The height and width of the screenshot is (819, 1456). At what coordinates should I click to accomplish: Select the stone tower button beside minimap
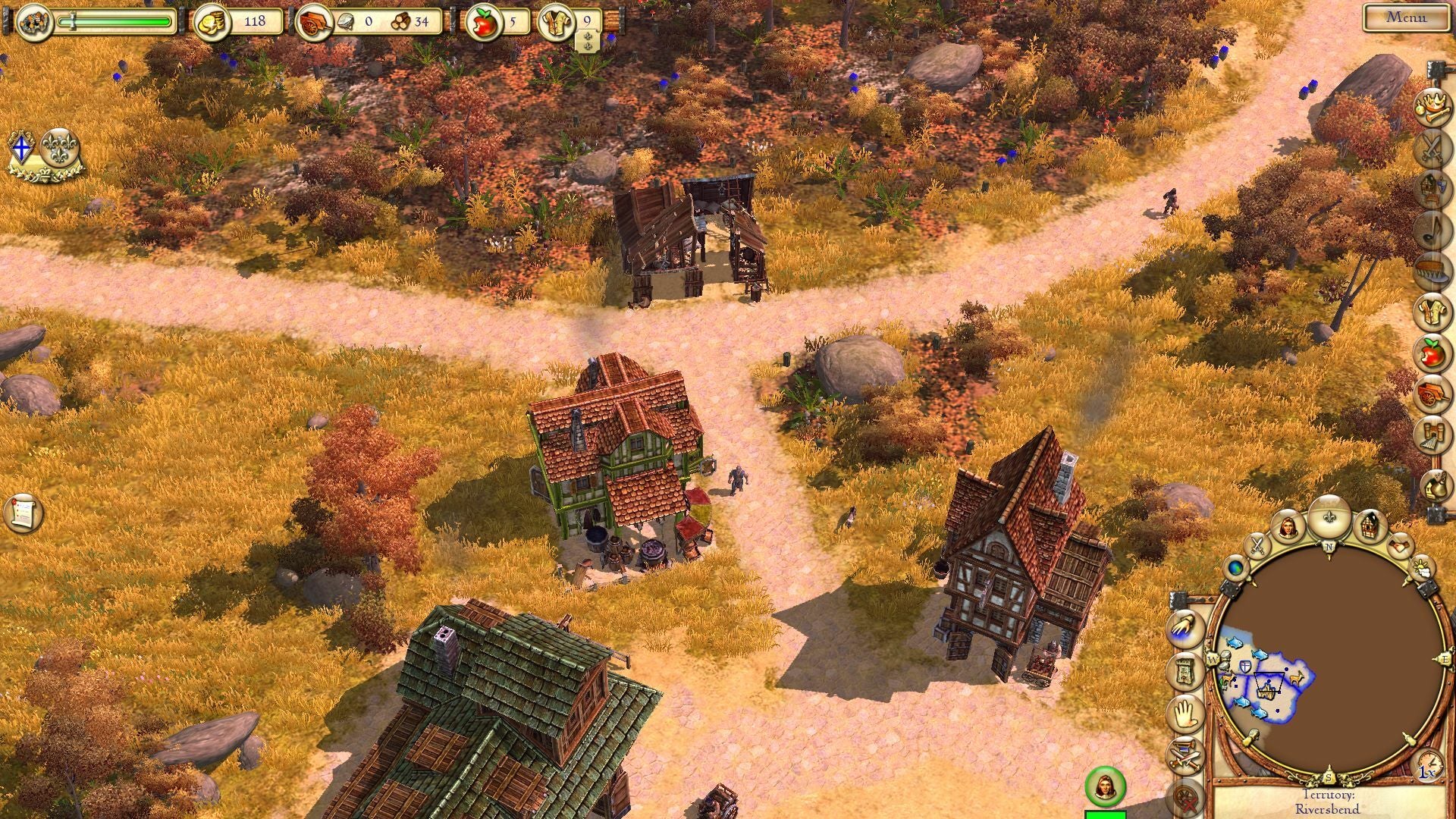click(x=1185, y=670)
